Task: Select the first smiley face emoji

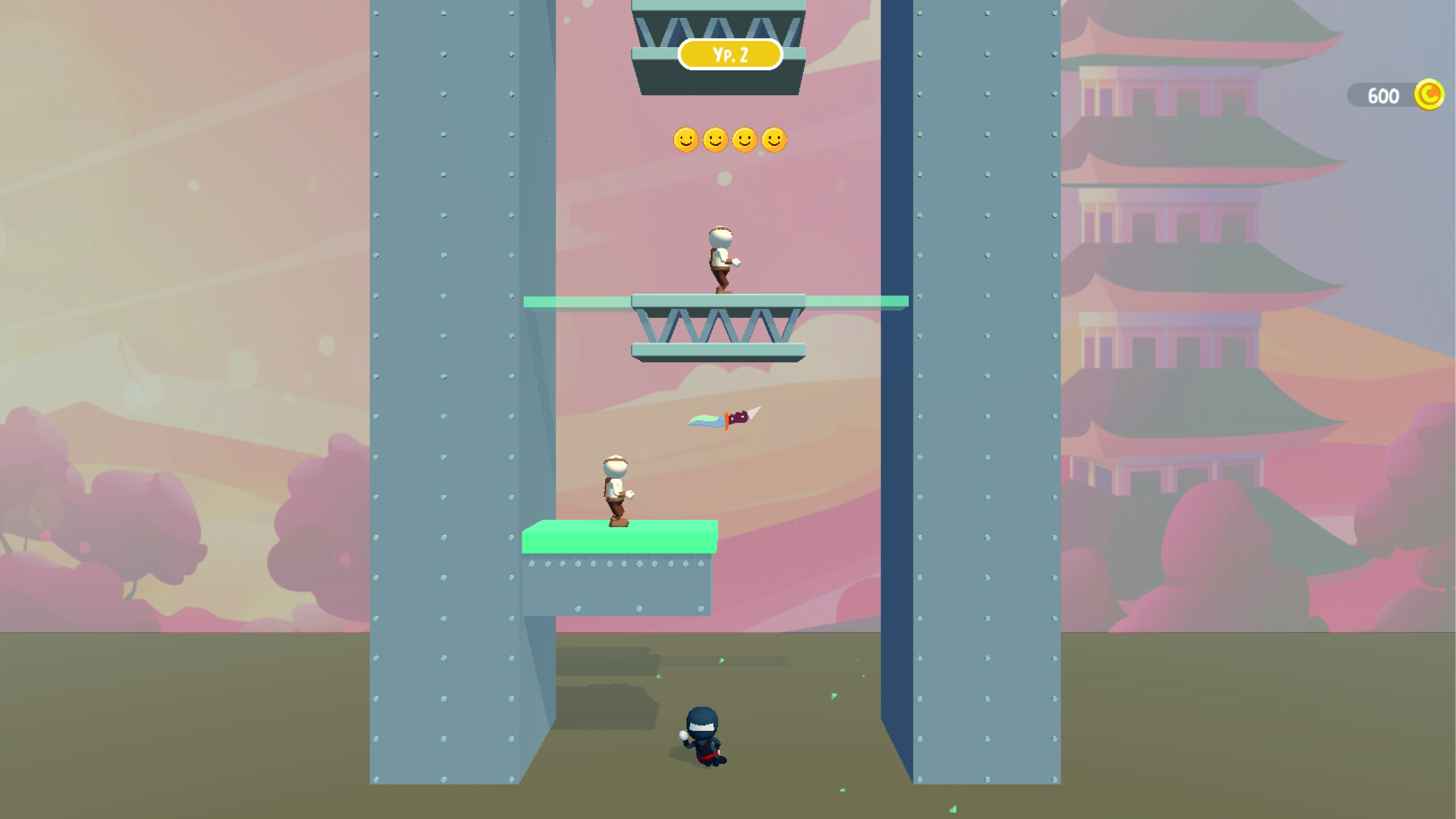Action: click(686, 139)
